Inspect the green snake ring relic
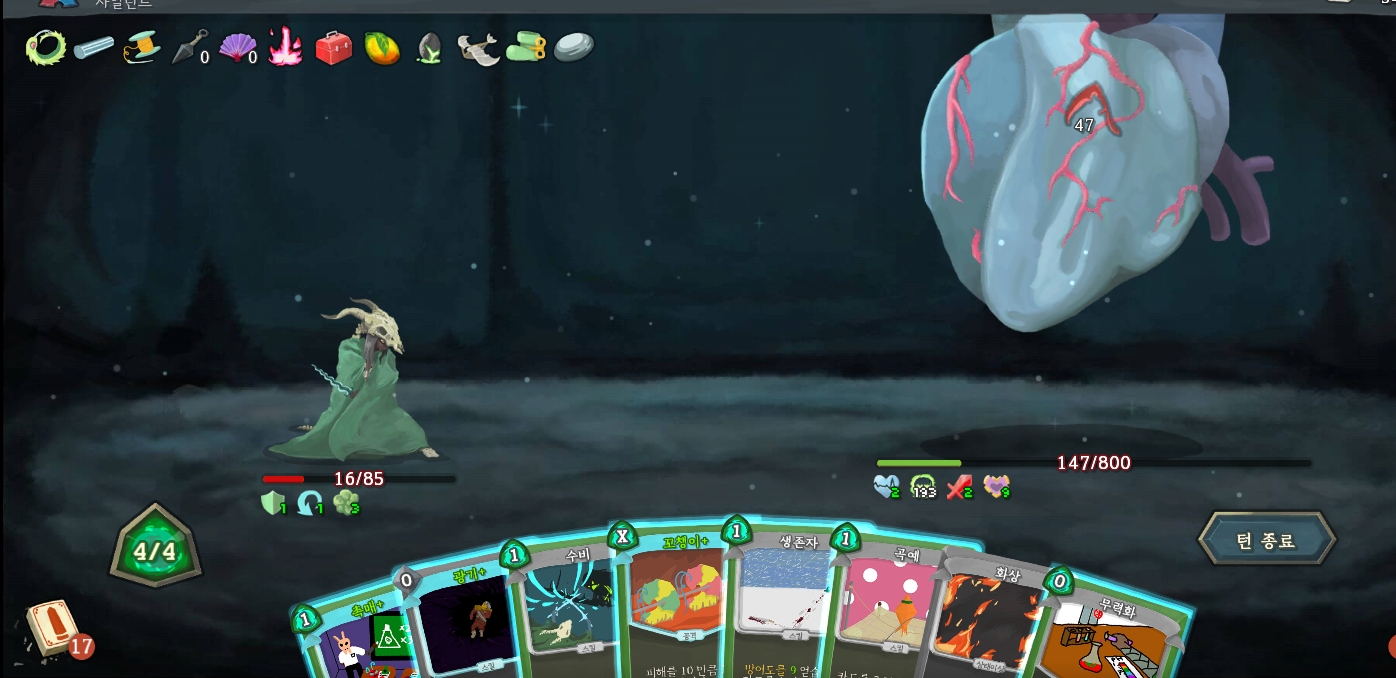This screenshot has height=678, width=1396. (45, 46)
